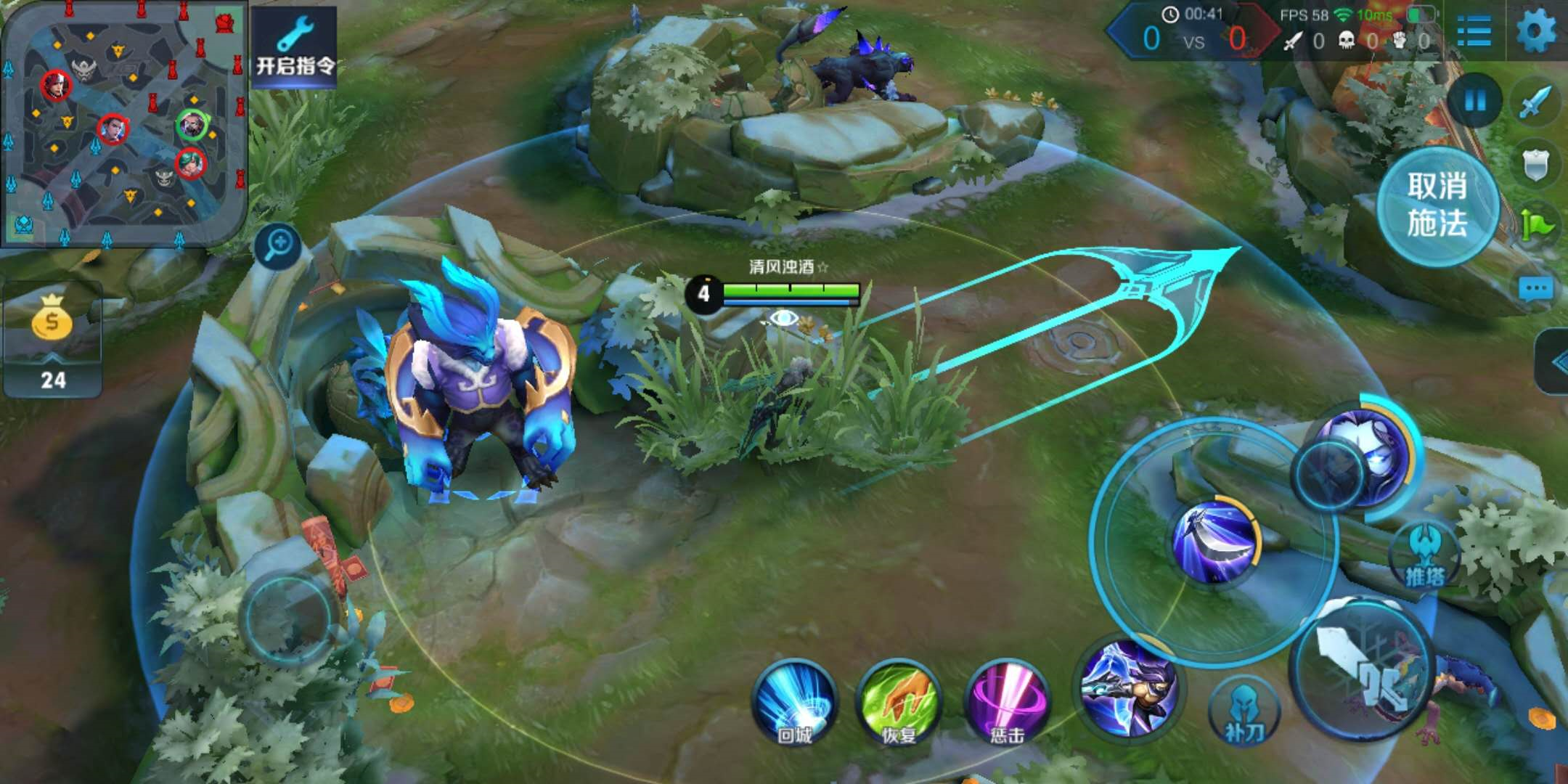Screen dimensions: 1568x784
Task: Show the scoreboard list
Action: click(1474, 30)
